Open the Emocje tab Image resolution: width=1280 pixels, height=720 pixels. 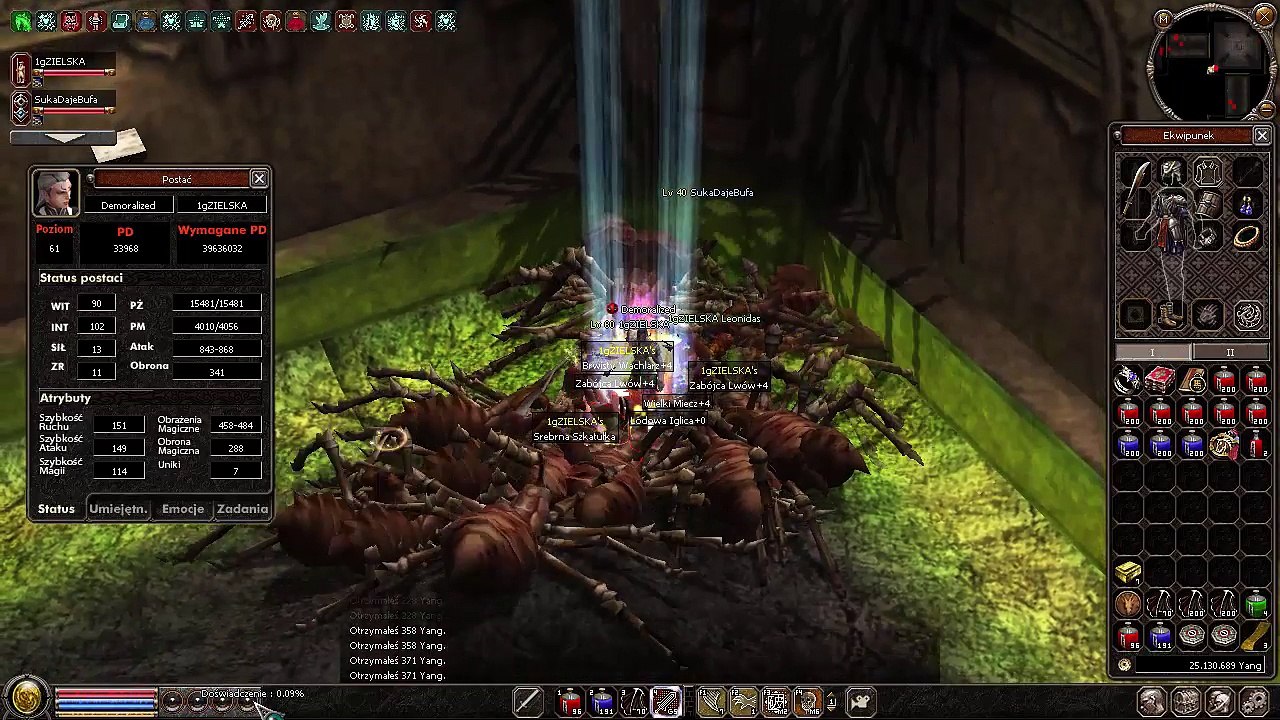[x=183, y=509]
